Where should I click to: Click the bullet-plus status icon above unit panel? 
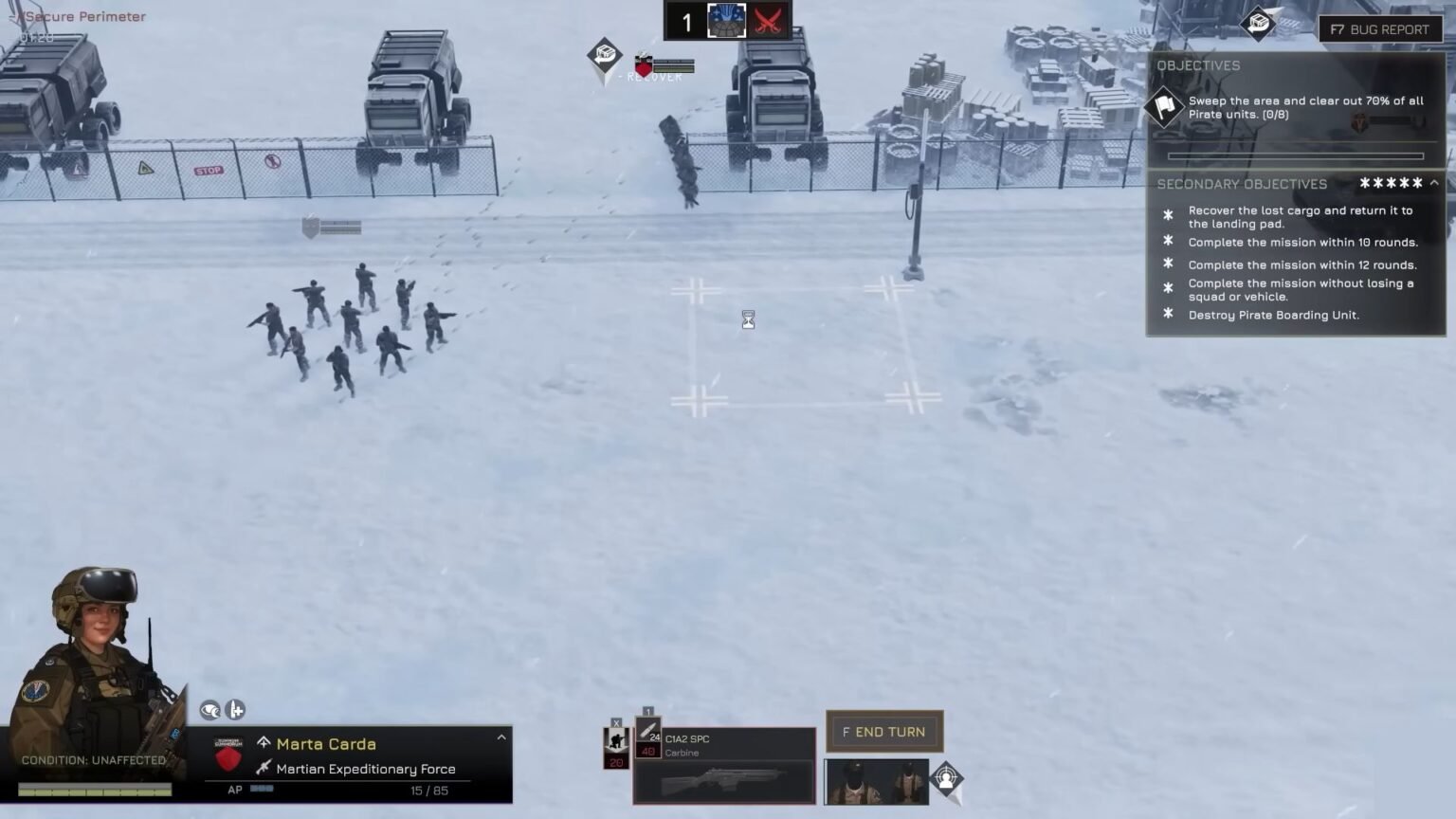(x=235, y=710)
